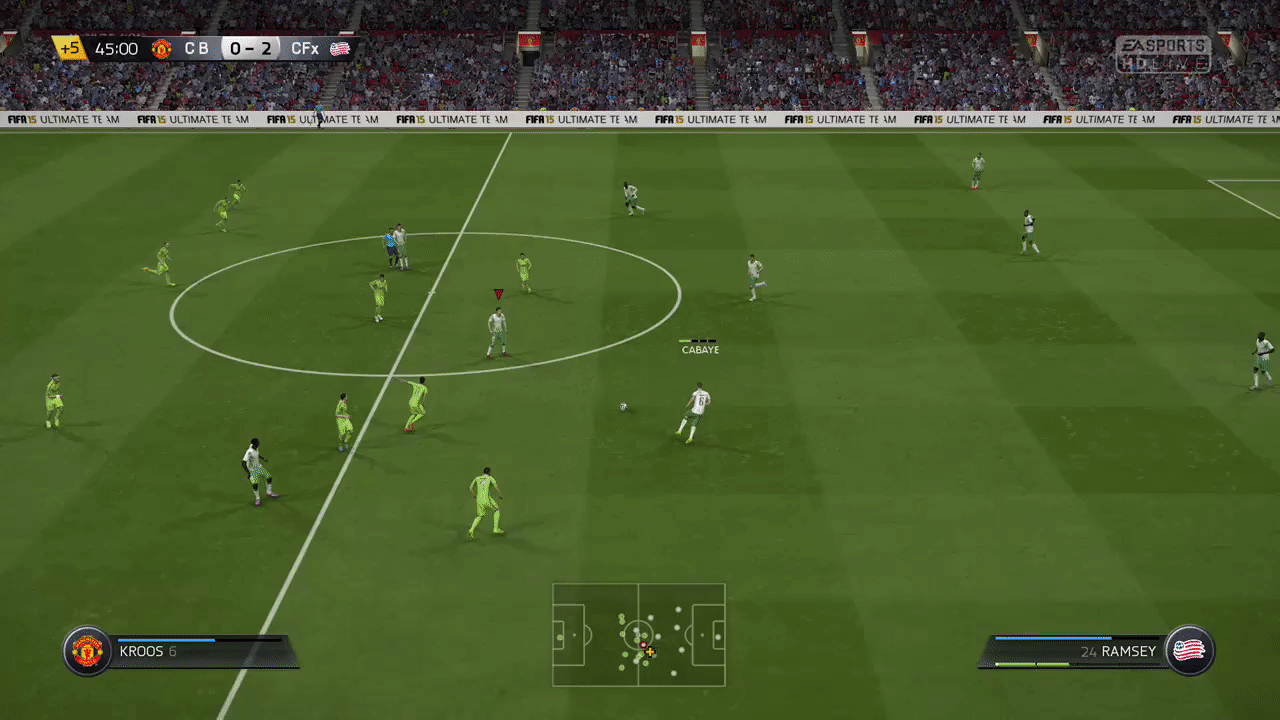Select the 24 Ramsey player panel
1280x720 pixels.
coord(1075,652)
